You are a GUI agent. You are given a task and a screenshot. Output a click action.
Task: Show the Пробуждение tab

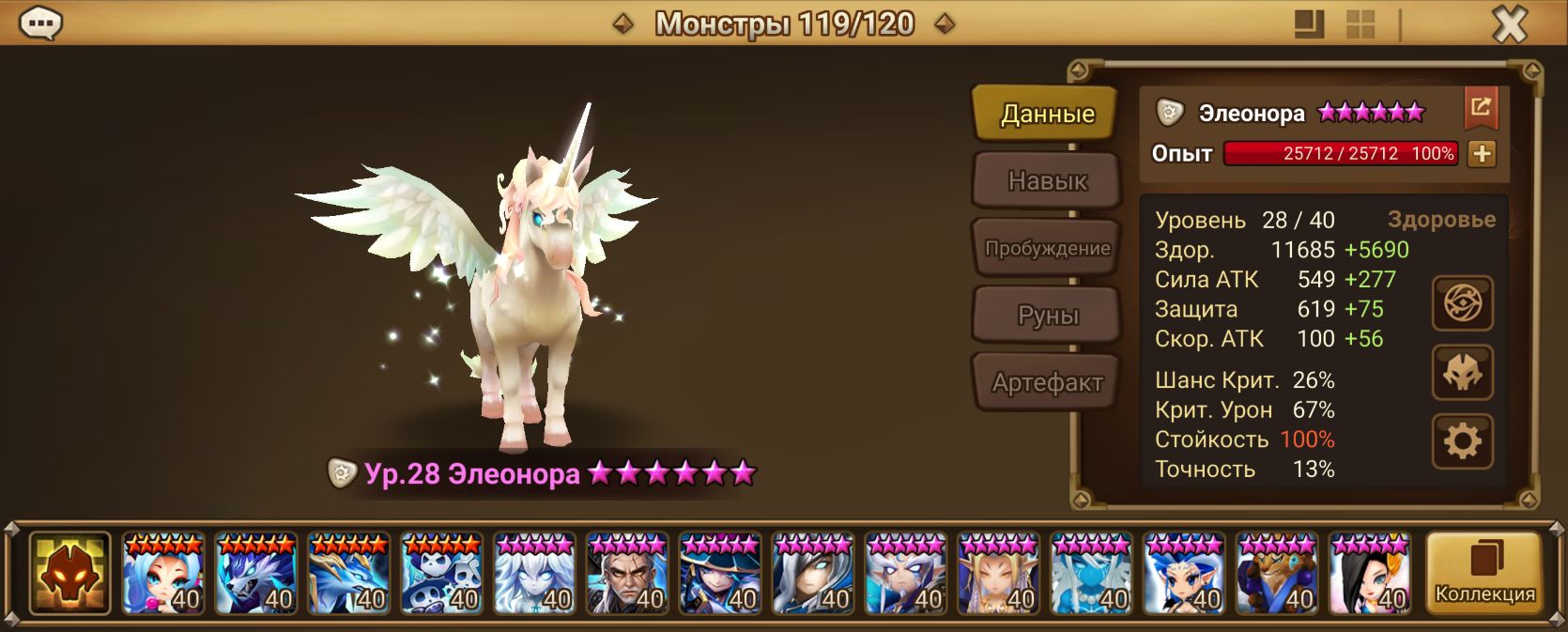(x=1046, y=249)
